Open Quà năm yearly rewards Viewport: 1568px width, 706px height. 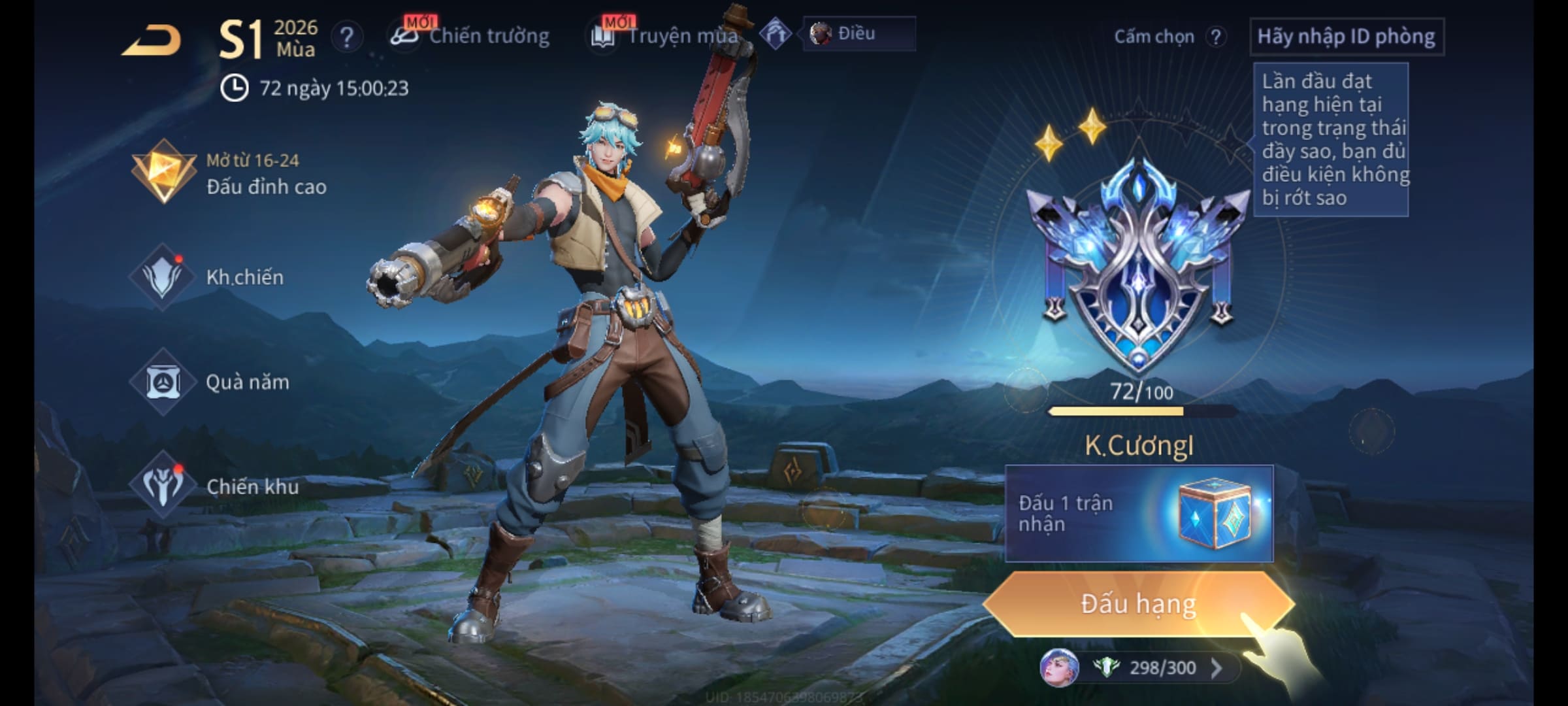point(210,382)
